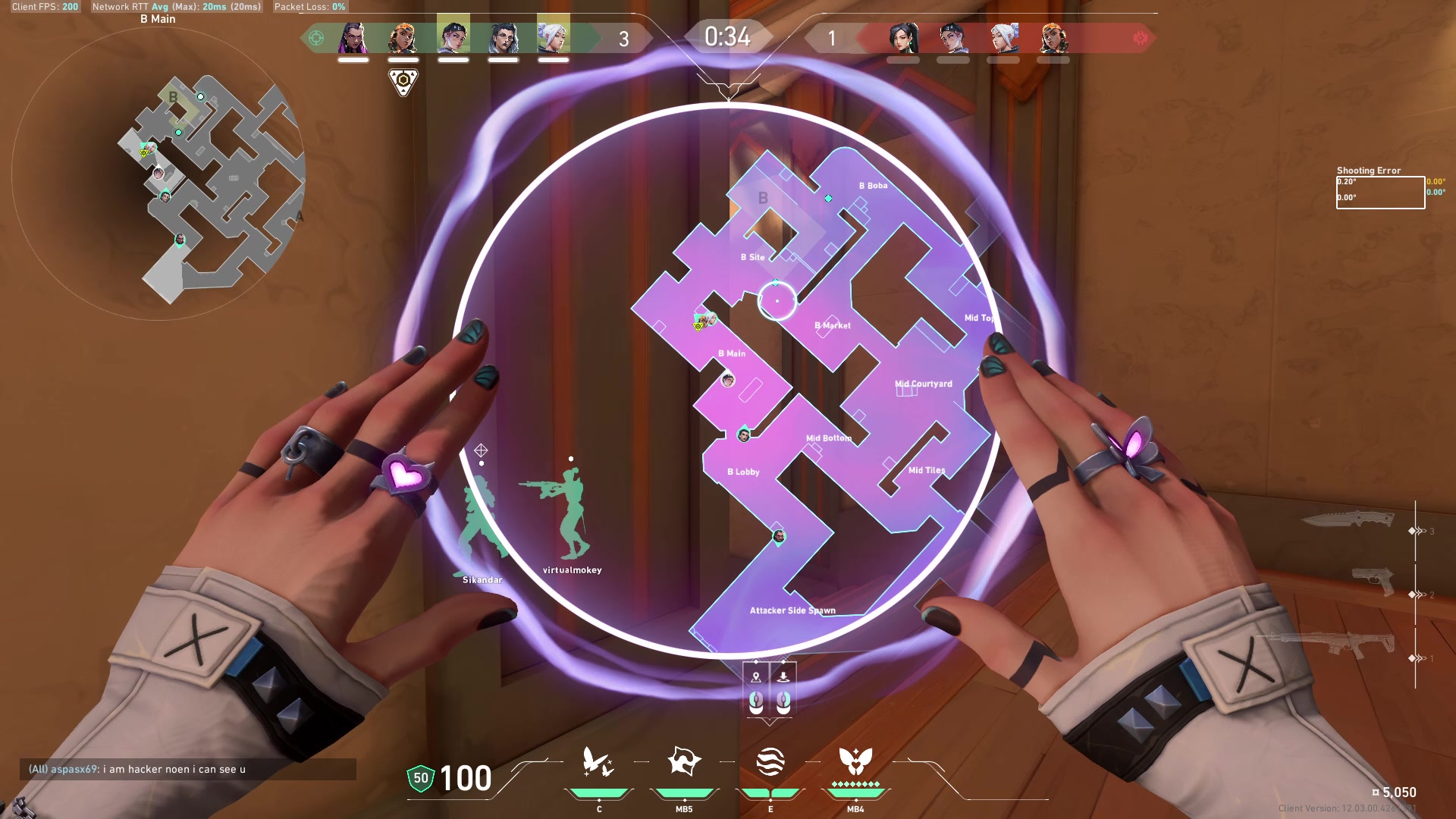Select the C ability butterfly icon
The image size is (1456, 819).
597,762
